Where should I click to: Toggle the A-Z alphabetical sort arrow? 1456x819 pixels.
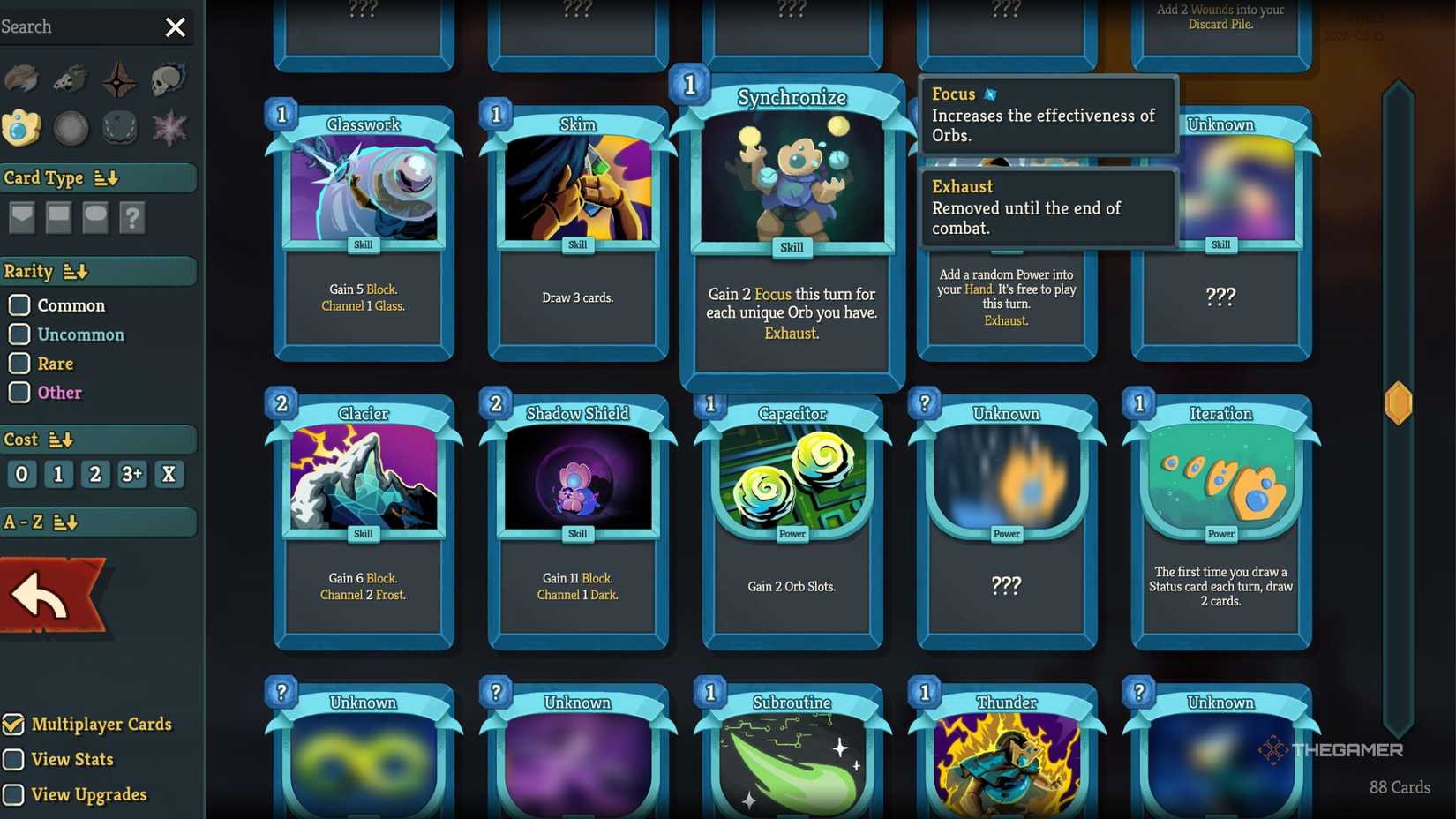pyautogui.click(x=63, y=522)
